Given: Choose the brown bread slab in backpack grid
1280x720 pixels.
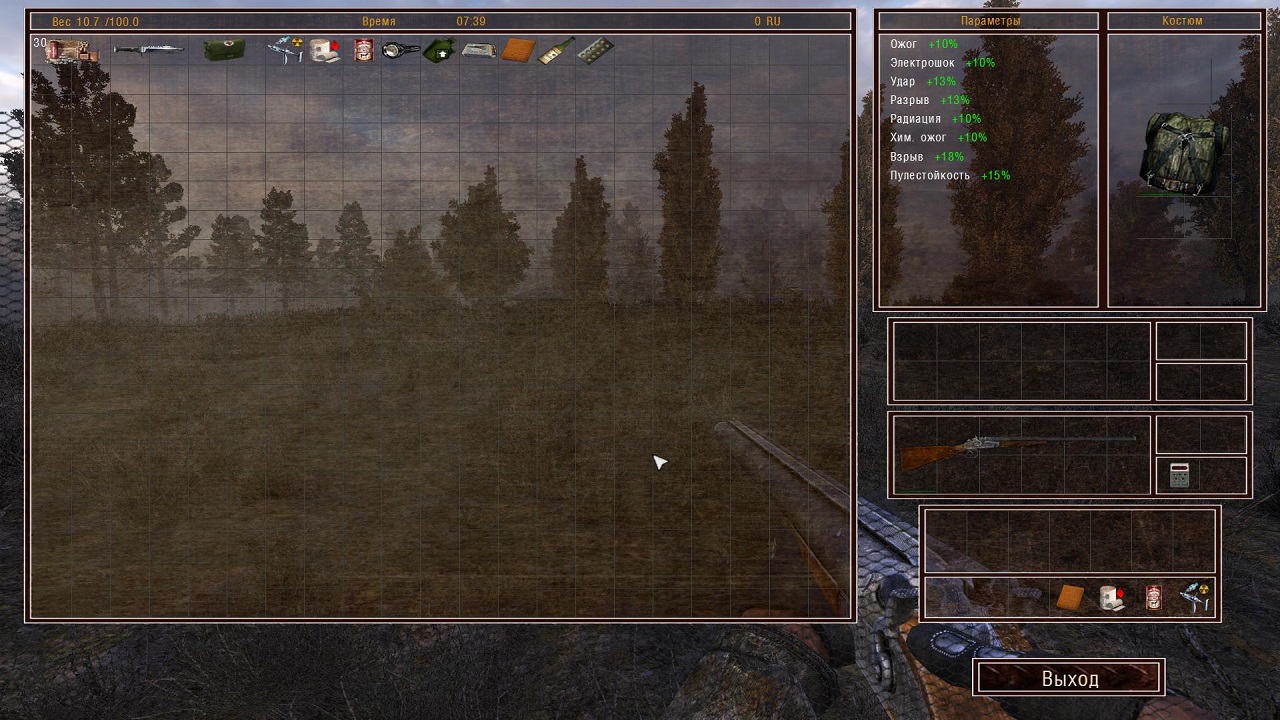Looking at the screenshot, I should (518, 50).
